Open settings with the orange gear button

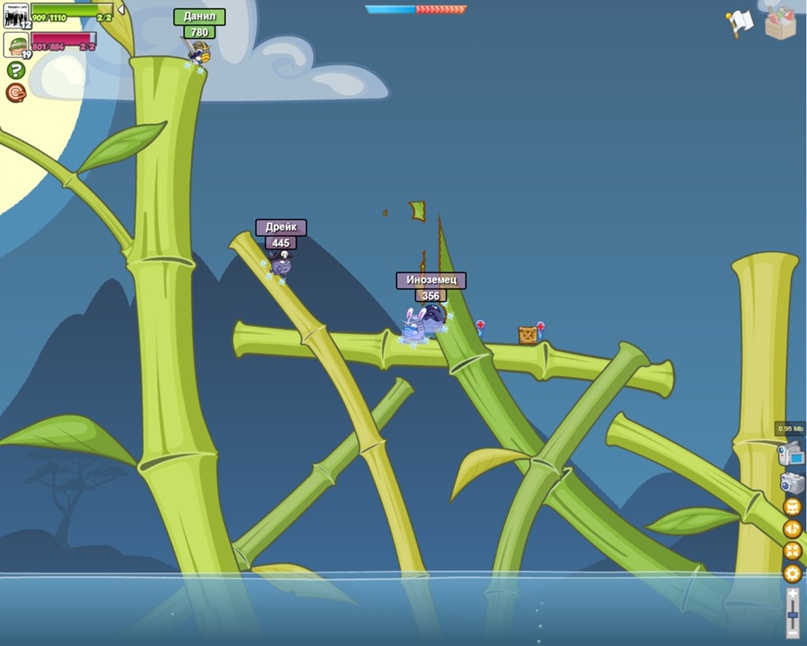pyautogui.click(x=792, y=573)
